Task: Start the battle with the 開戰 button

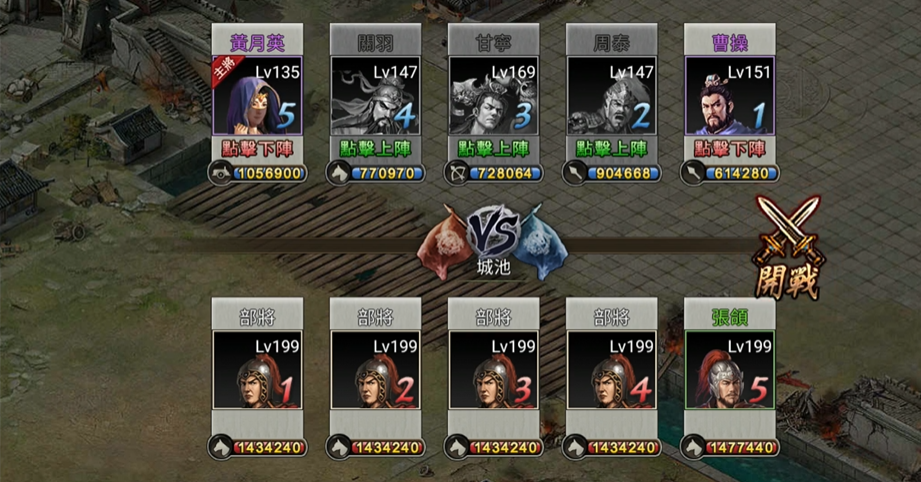Action: [788, 247]
